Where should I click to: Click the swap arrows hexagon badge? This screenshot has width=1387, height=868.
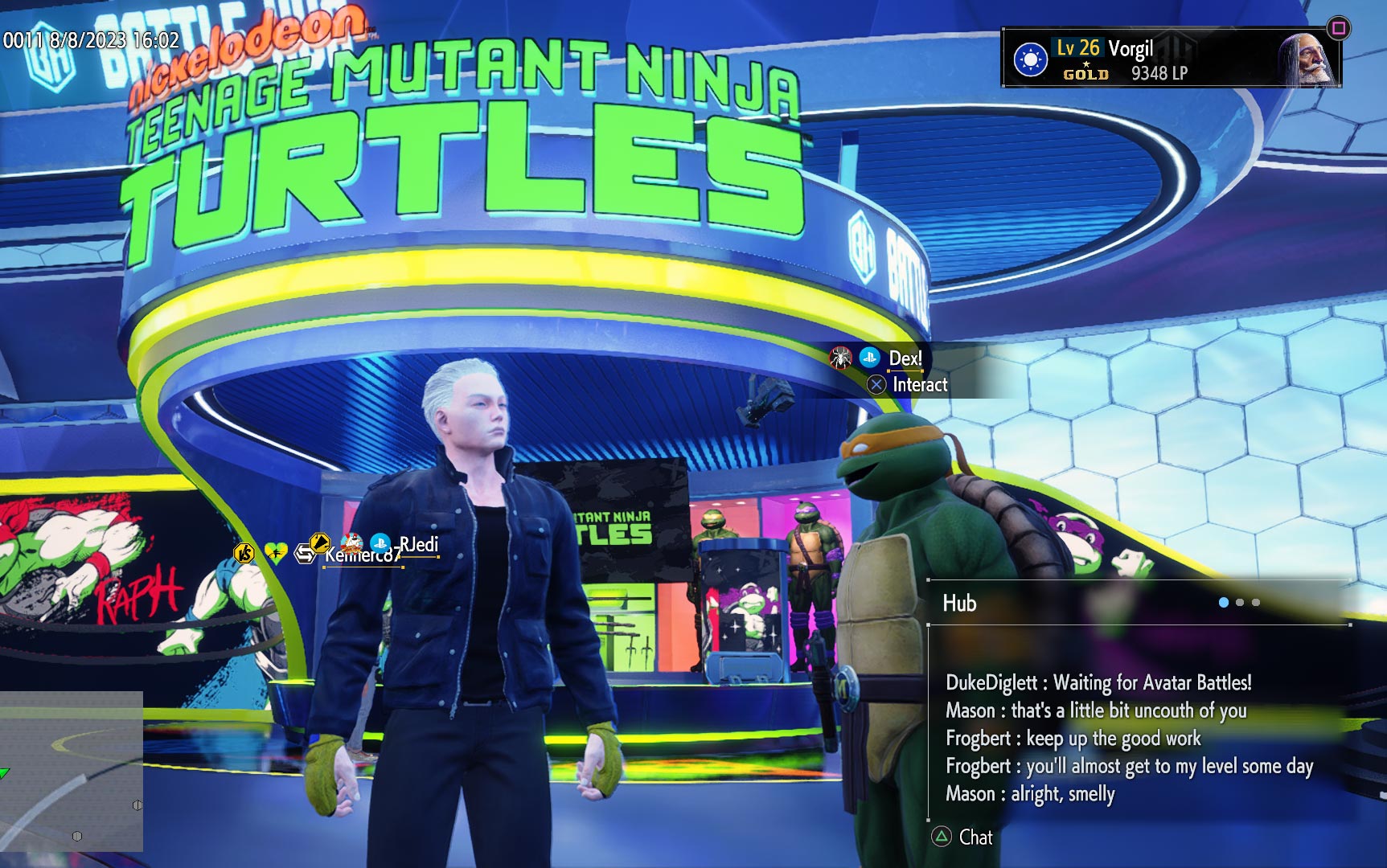click(305, 554)
